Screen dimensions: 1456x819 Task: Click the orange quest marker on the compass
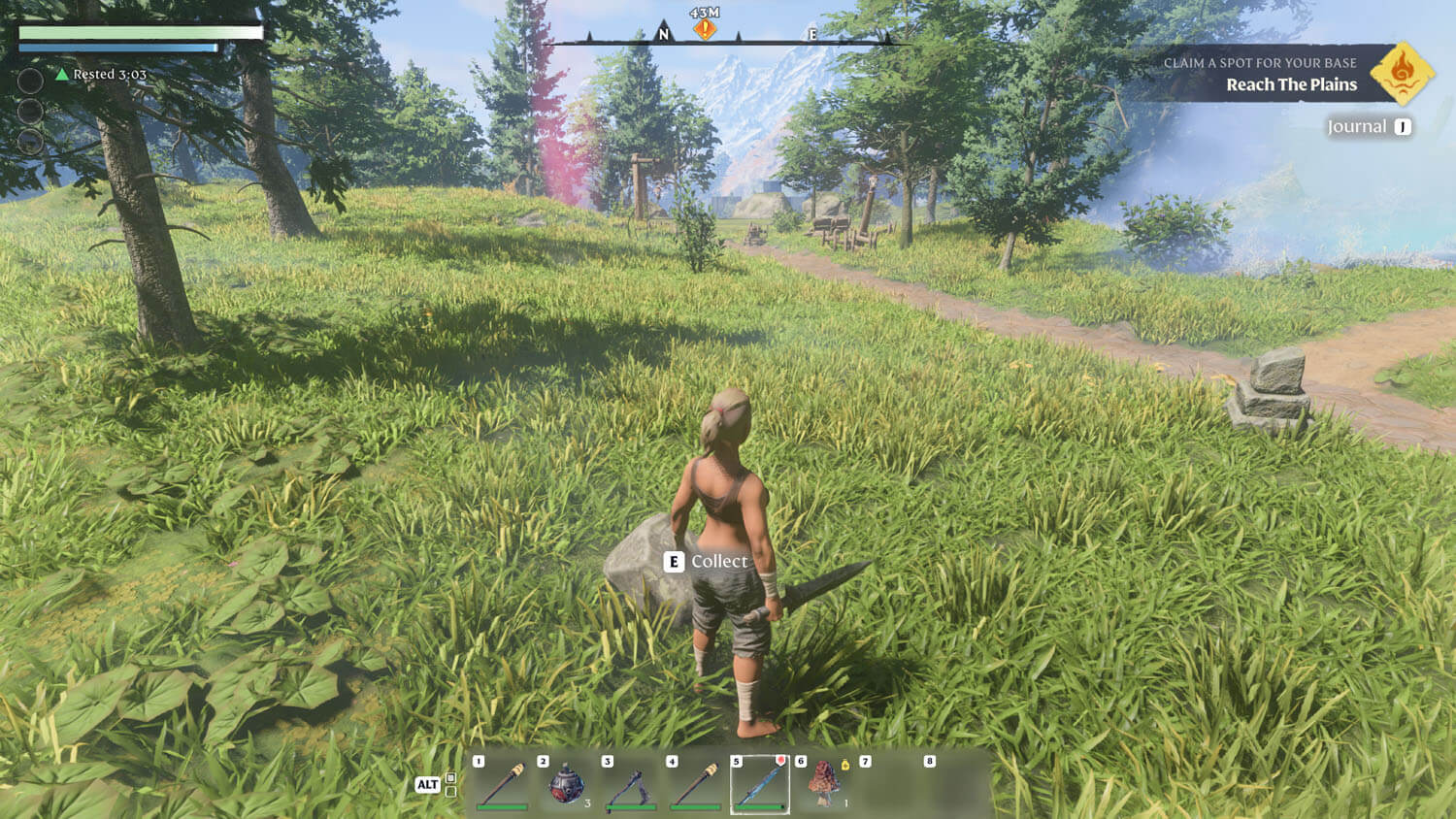[x=705, y=29]
